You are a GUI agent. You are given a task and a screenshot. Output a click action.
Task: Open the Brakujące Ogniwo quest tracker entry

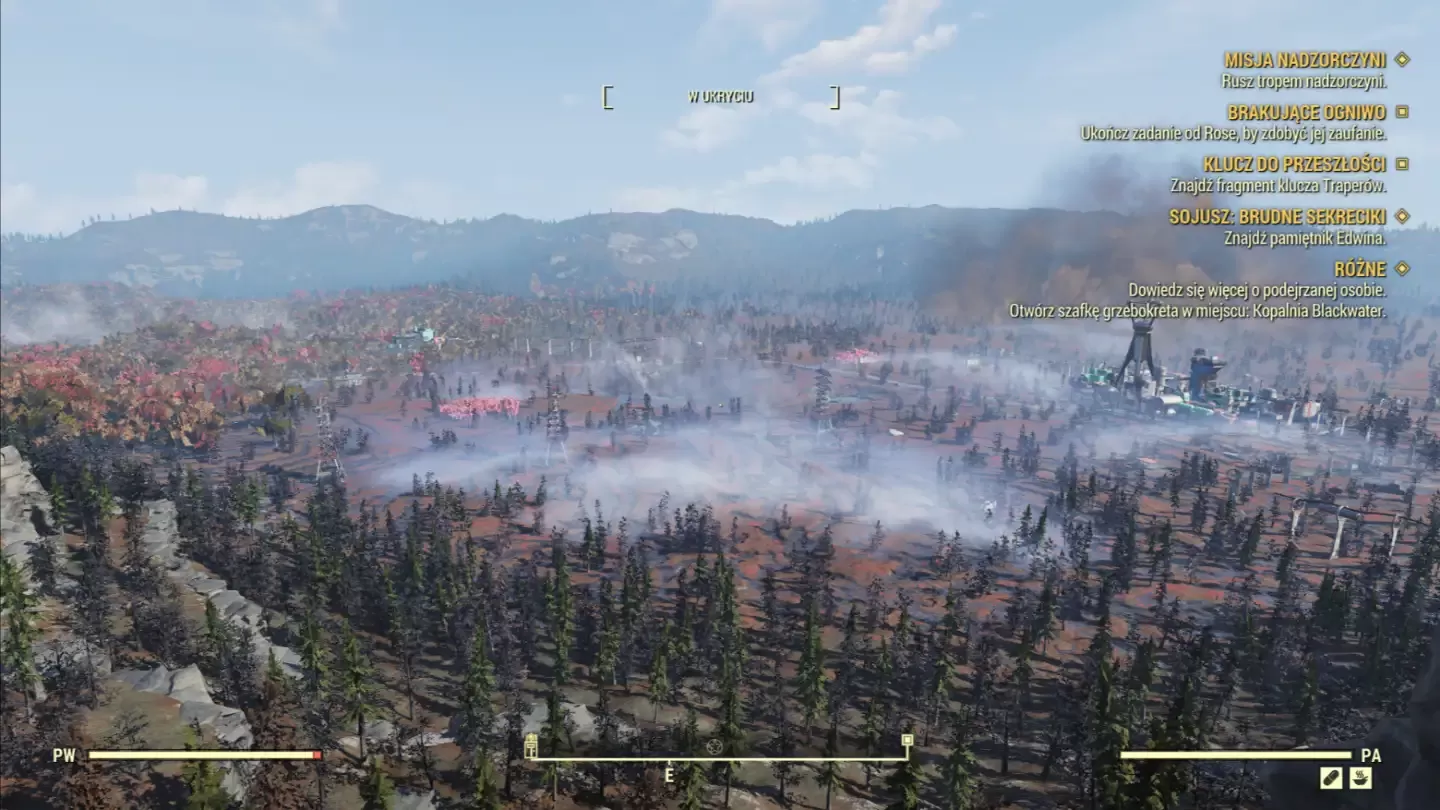(x=1306, y=113)
